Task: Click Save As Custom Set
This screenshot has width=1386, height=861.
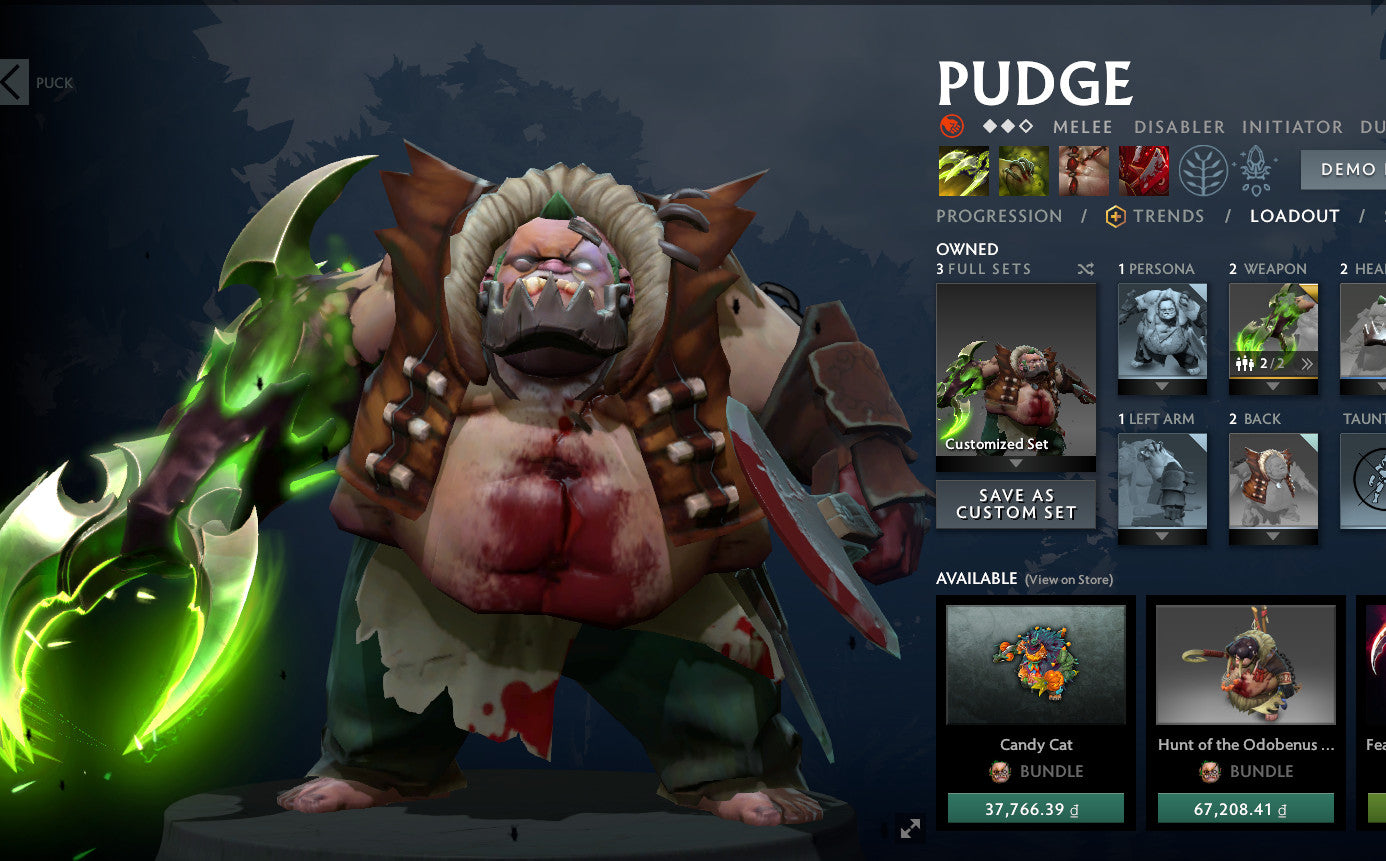Action: coord(1015,504)
